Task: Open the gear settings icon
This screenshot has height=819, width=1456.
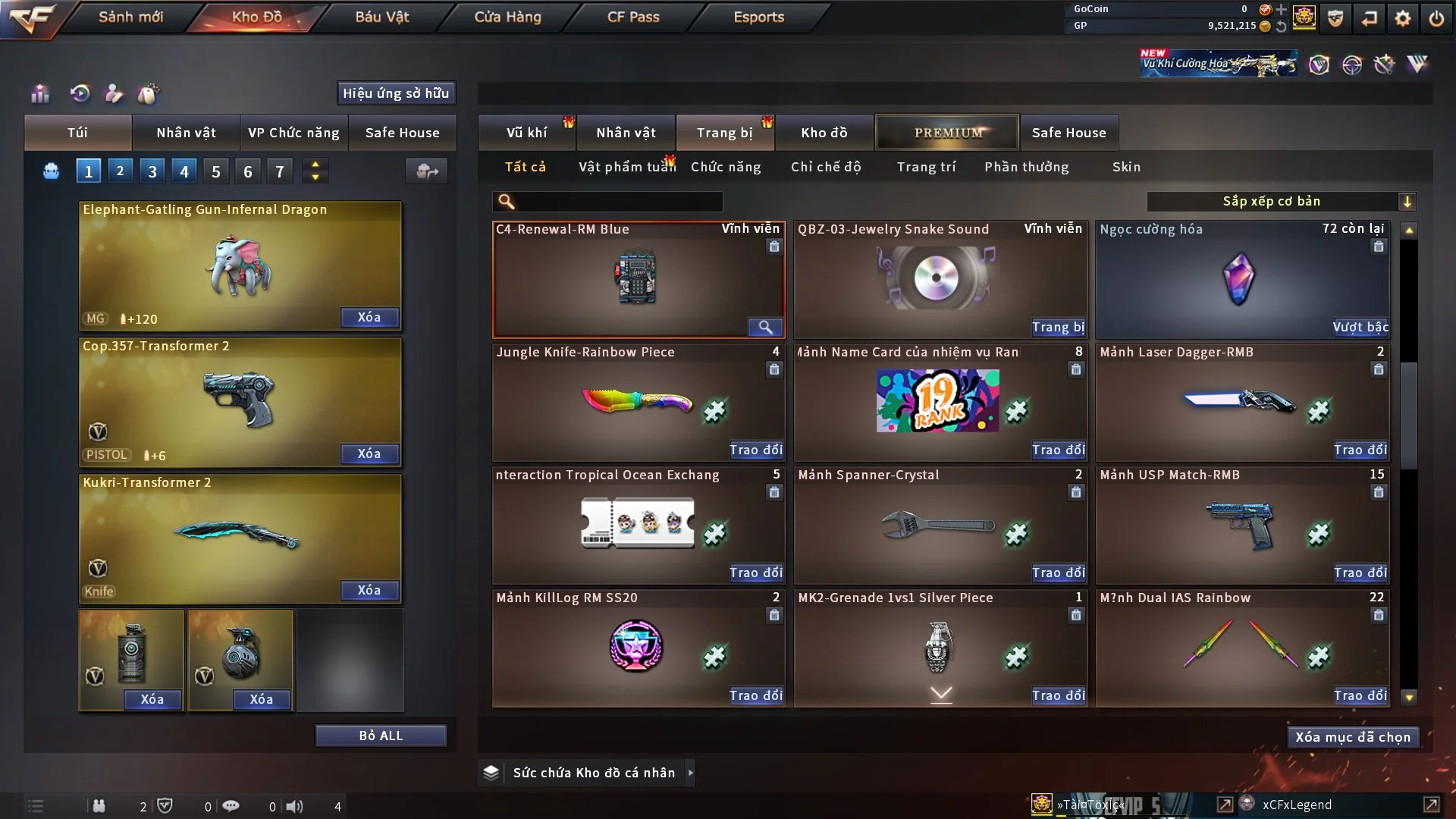Action: pyautogui.click(x=1403, y=17)
